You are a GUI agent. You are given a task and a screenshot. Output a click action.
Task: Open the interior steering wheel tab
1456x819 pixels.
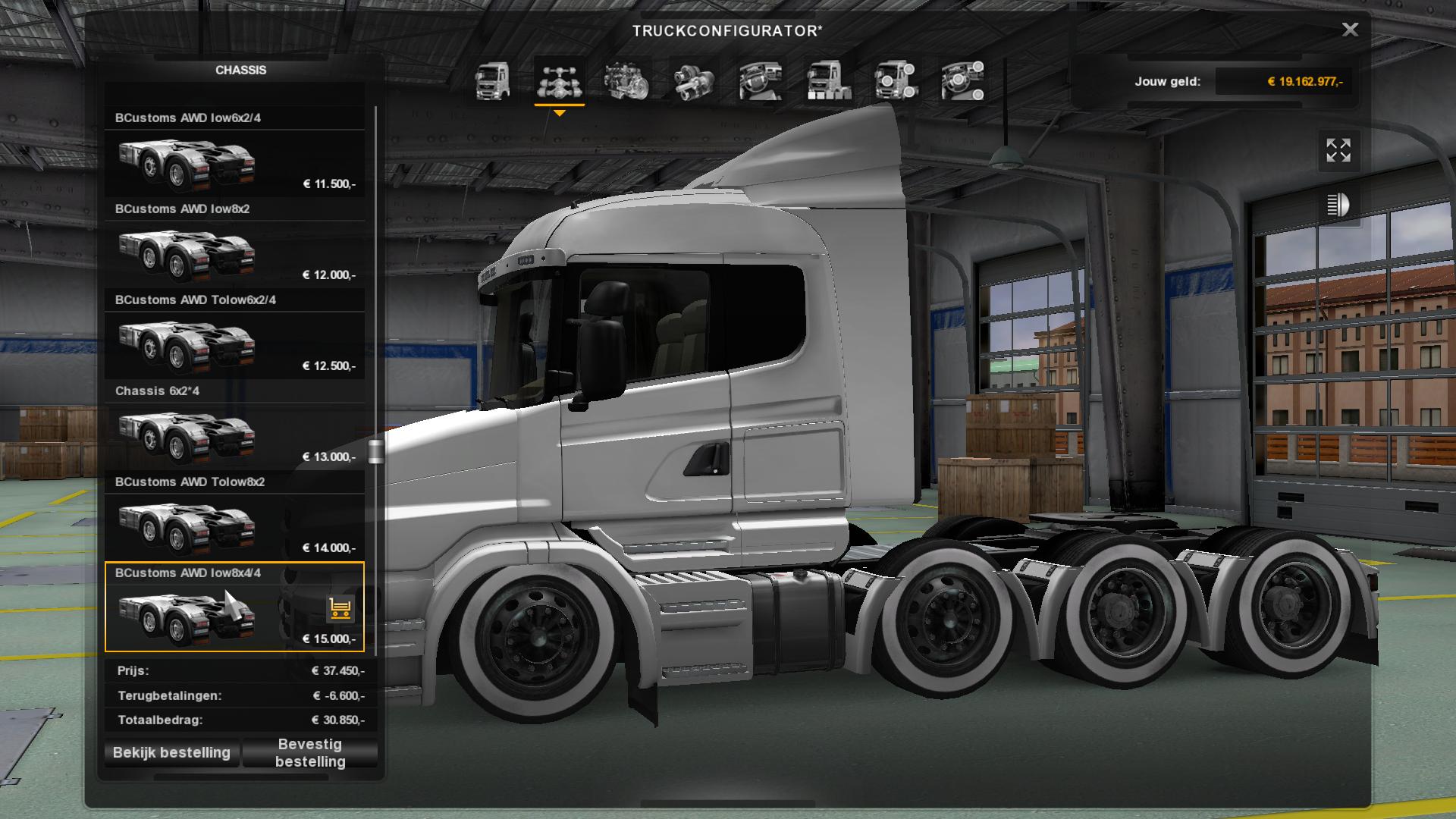pyautogui.click(x=761, y=81)
